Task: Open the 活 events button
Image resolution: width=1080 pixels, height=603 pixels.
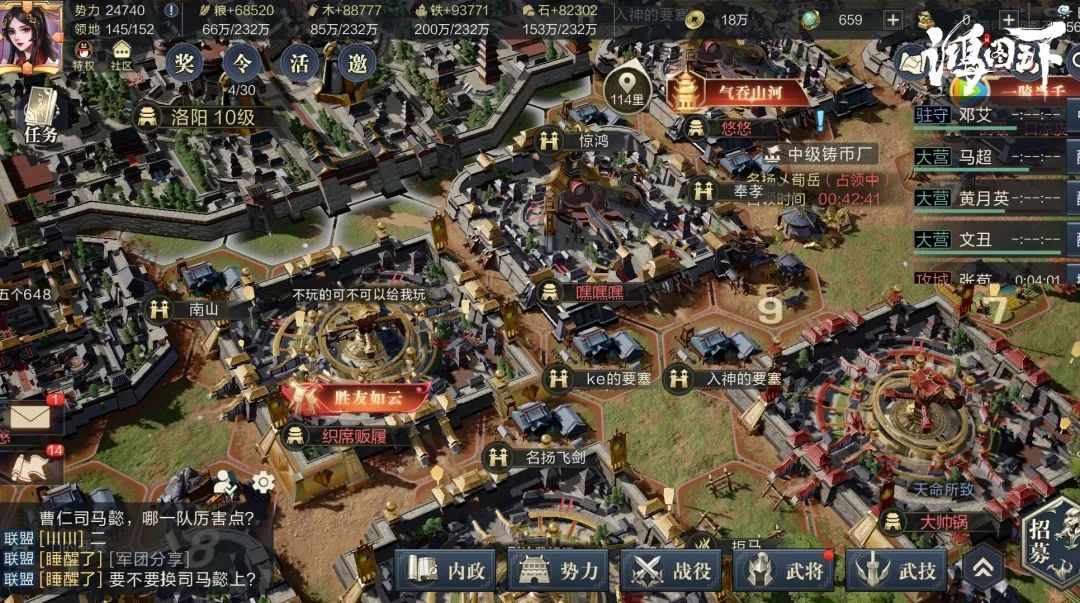Action: [299, 64]
